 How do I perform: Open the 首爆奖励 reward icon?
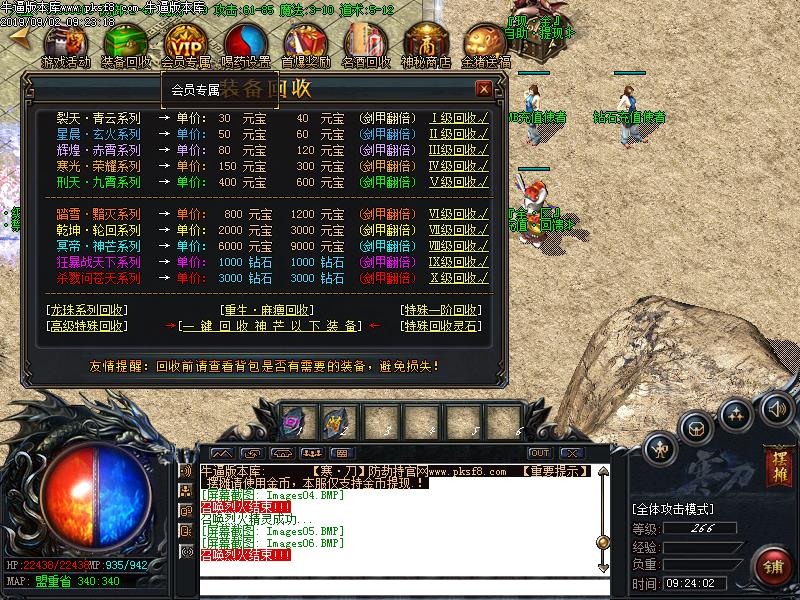(305, 43)
